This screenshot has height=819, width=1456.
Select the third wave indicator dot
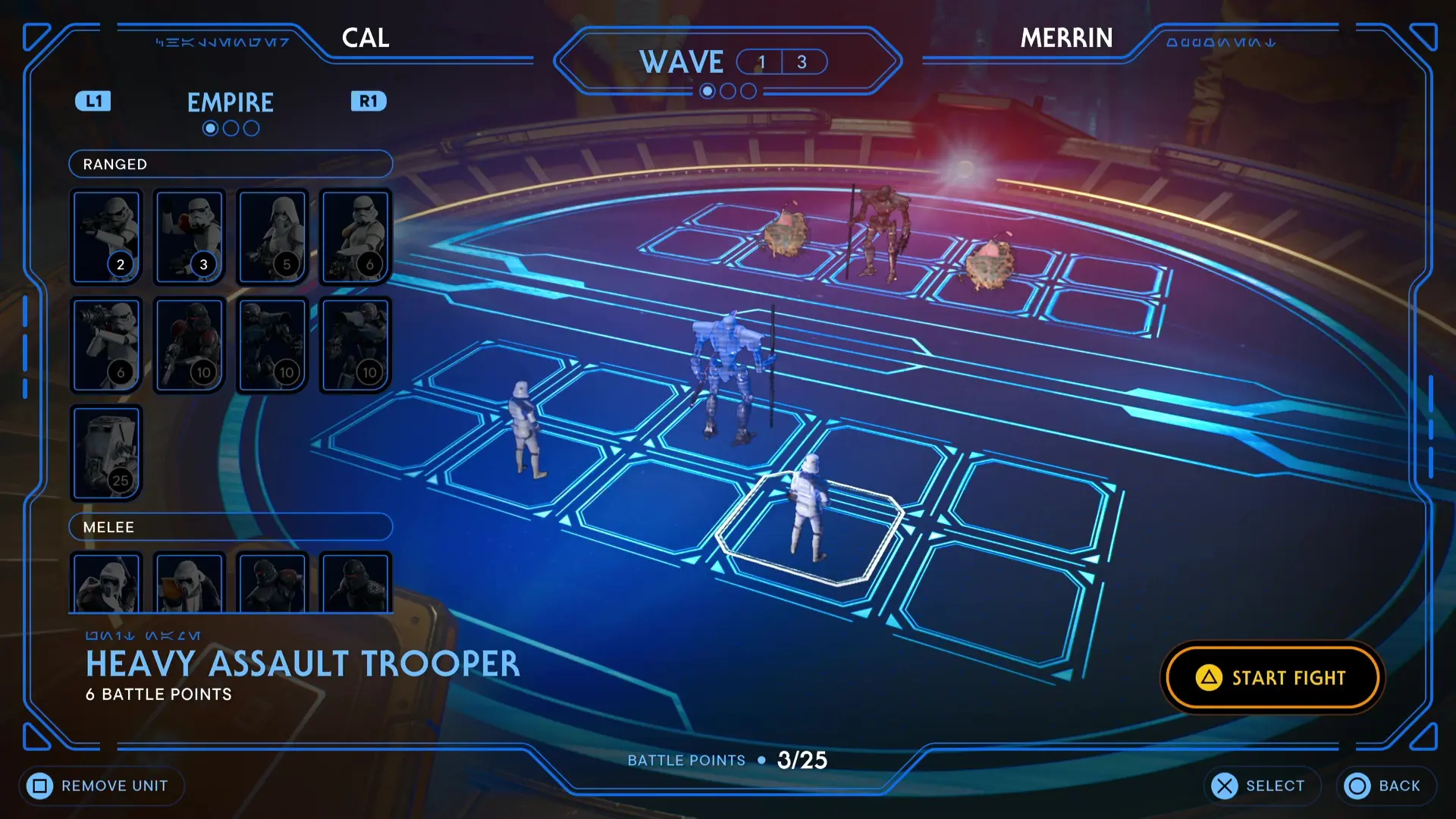748,91
